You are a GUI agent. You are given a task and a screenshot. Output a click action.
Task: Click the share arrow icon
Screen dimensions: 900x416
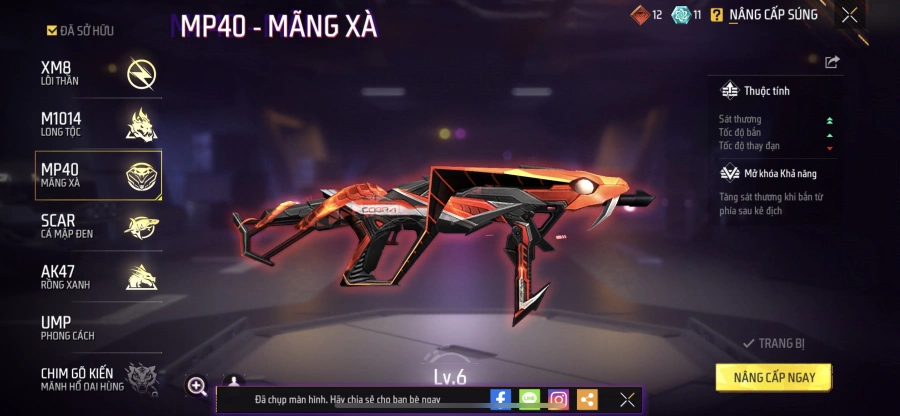click(832, 62)
